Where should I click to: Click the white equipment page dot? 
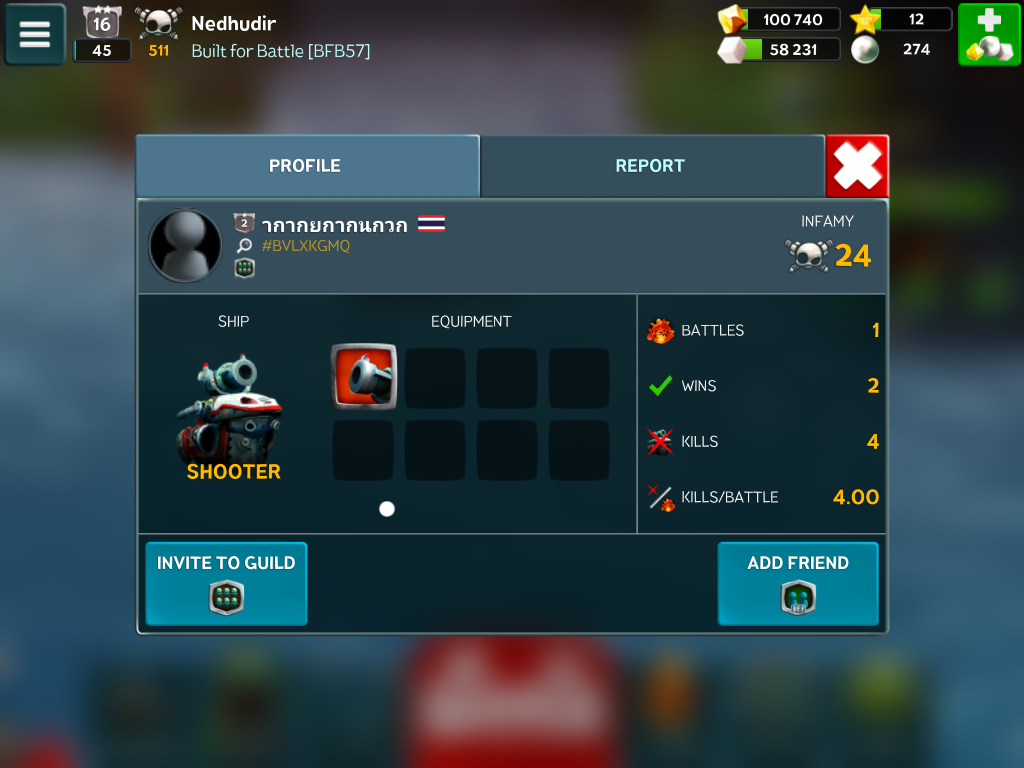pos(387,509)
